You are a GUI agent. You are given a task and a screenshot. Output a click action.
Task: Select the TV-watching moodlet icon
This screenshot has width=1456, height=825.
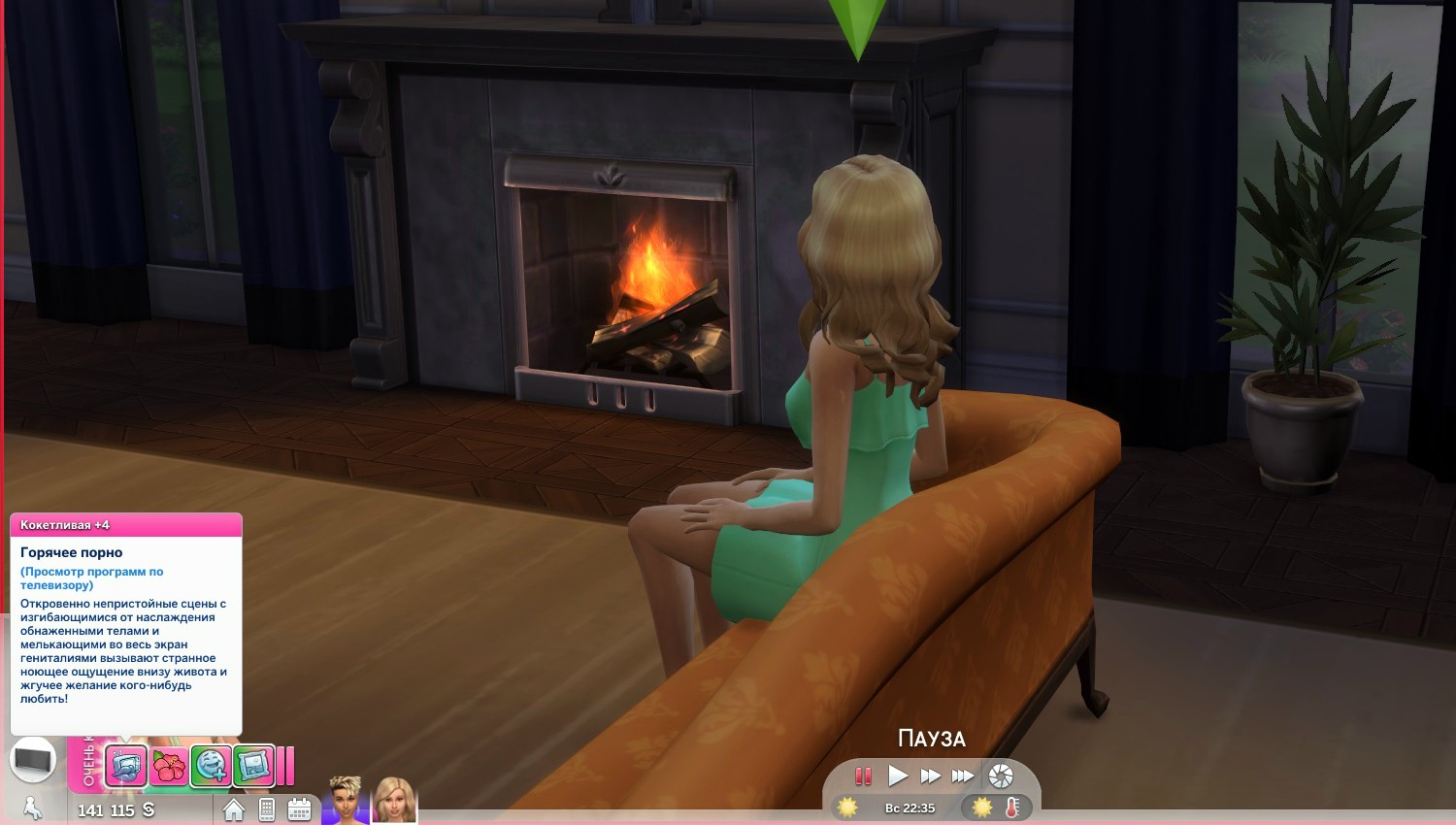(x=125, y=766)
